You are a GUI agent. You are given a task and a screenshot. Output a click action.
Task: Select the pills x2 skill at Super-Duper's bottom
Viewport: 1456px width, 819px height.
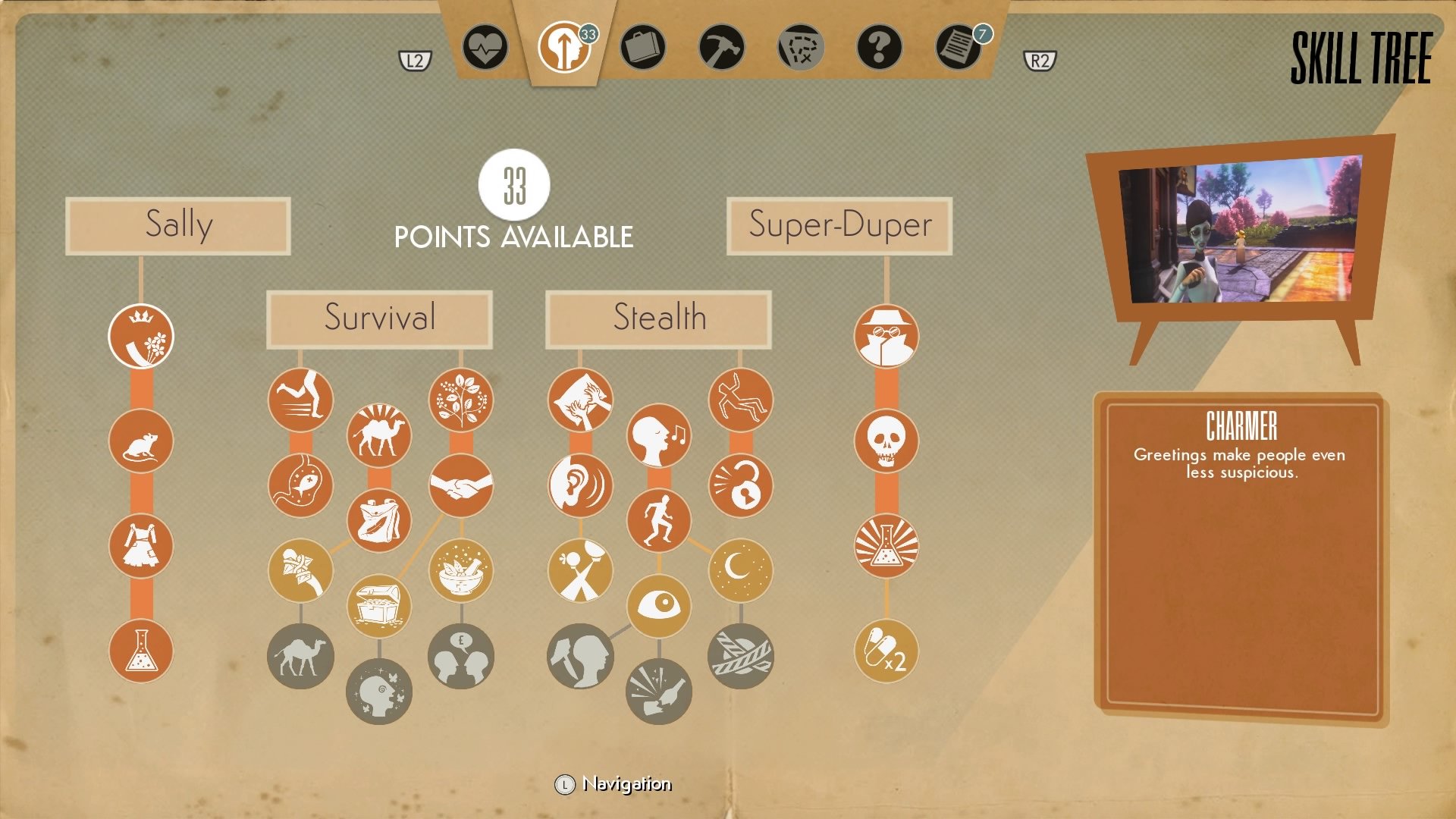887,650
